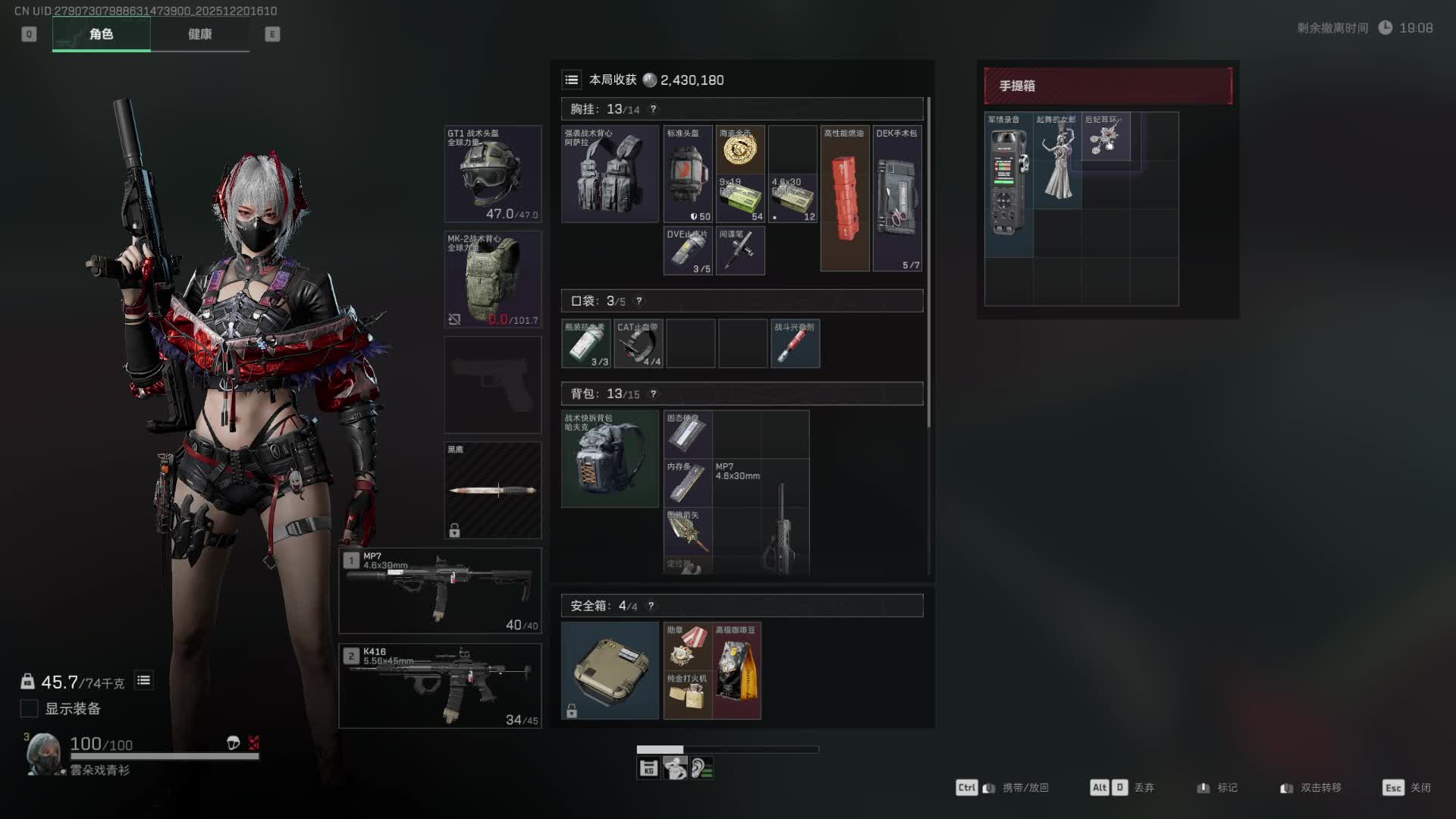Open the 本局收获 loot list icon
The width and height of the screenshot is (1456, 819).
pos(572,80)
